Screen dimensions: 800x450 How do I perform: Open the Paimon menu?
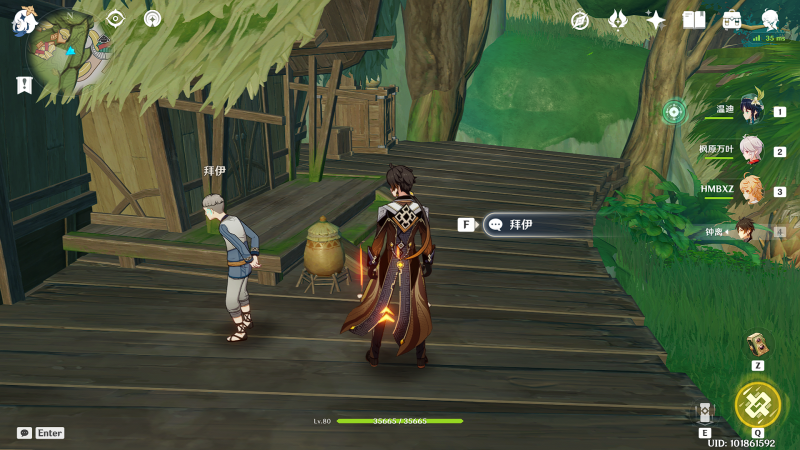point(24,19)
